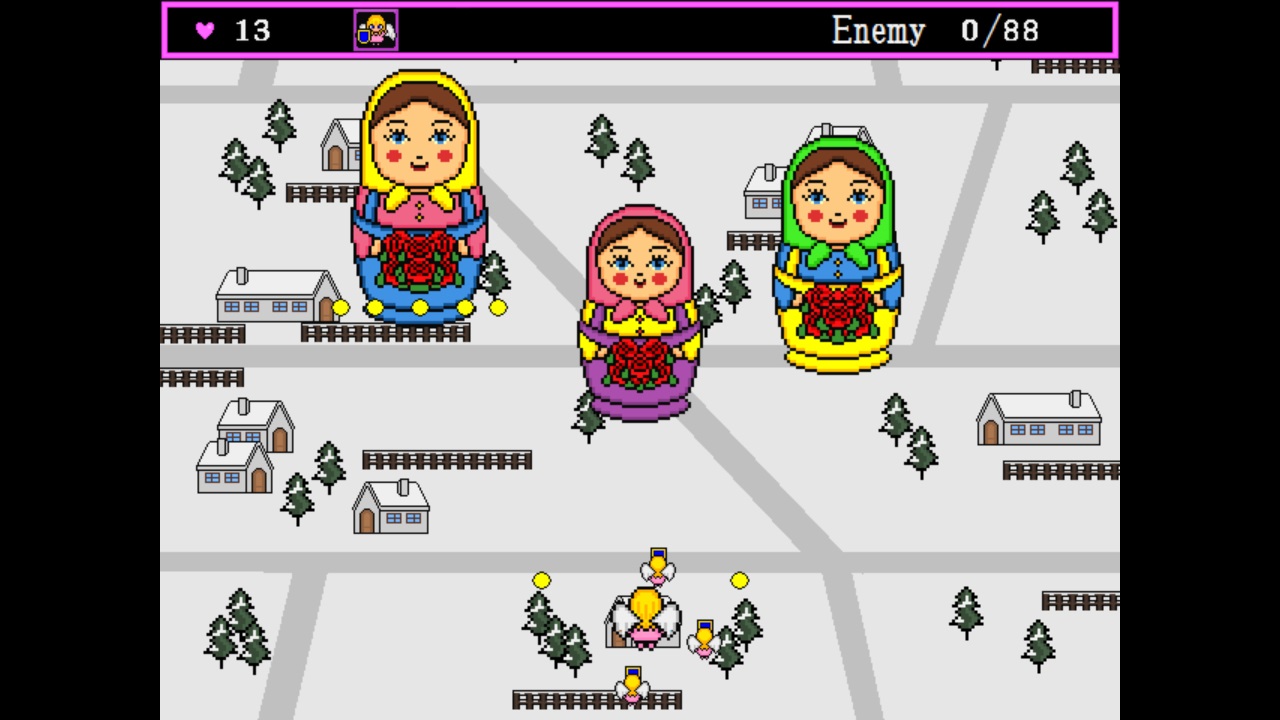Collect the yellow coin left of the house
The width and height of the screenshot is (1280, 720).
click(x=541, y=580)
